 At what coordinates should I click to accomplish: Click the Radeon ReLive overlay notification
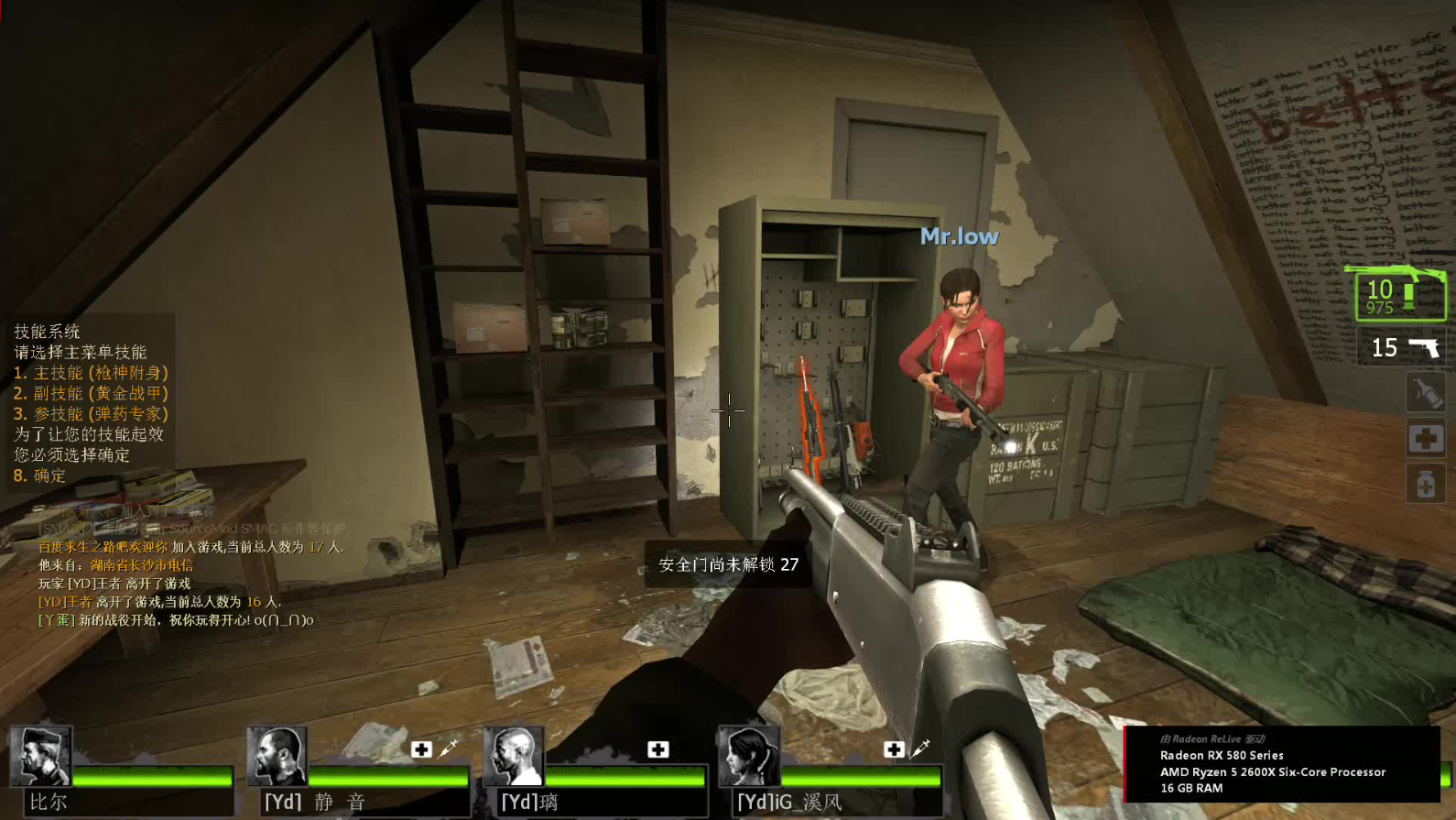click(1281, 763)
